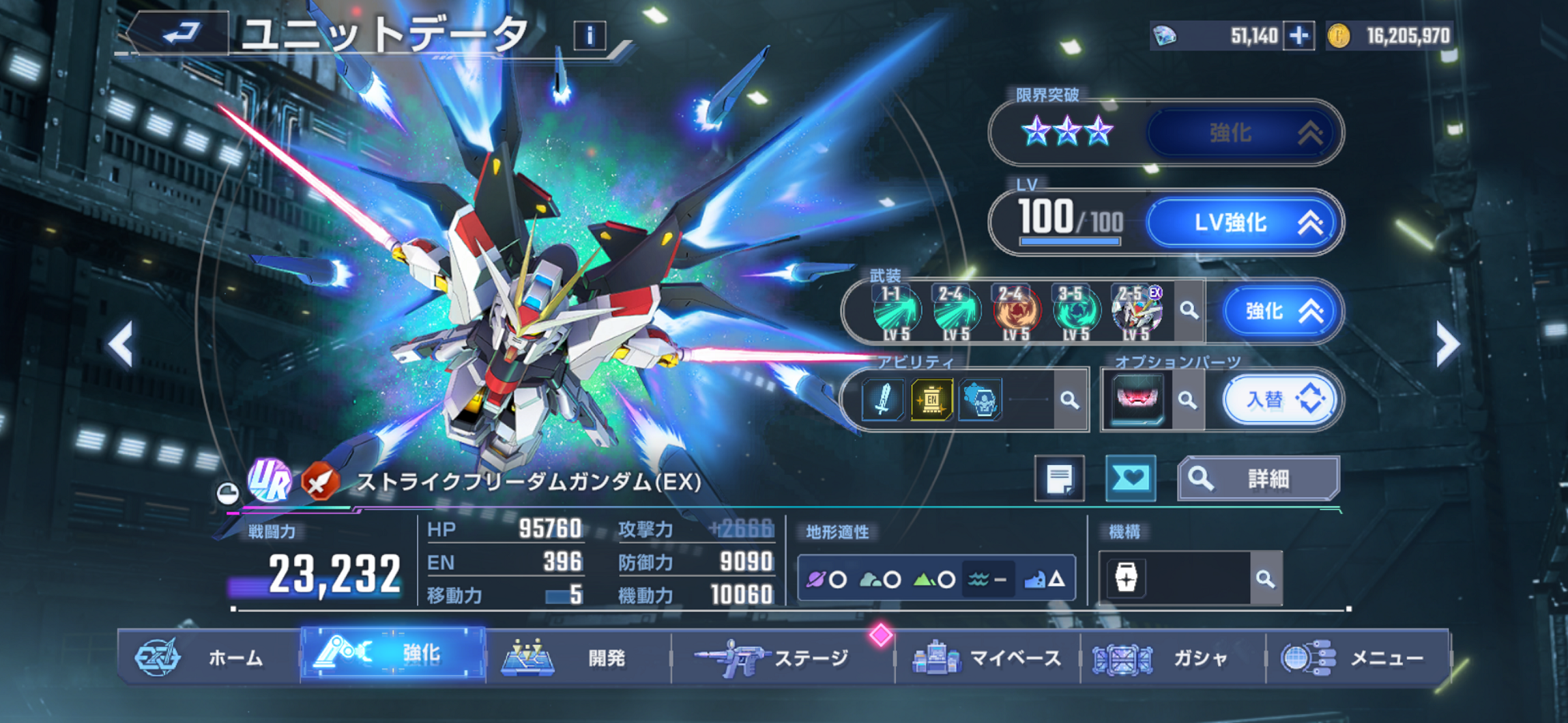This screenshot has height=723, width=1568.
Task: Go to the ホーム home tab
Action: pyautogui.click(x=210, y=658)
